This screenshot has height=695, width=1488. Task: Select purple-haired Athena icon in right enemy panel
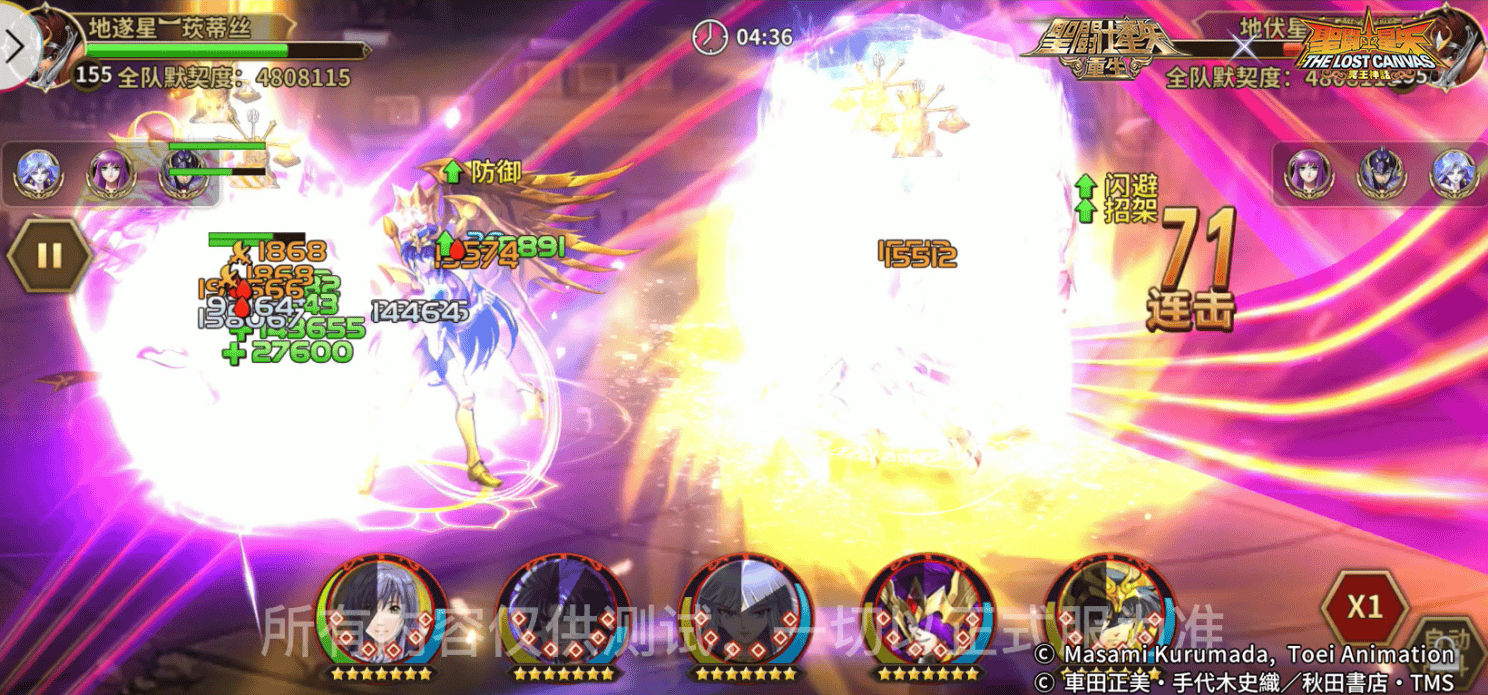point(1307,174)
